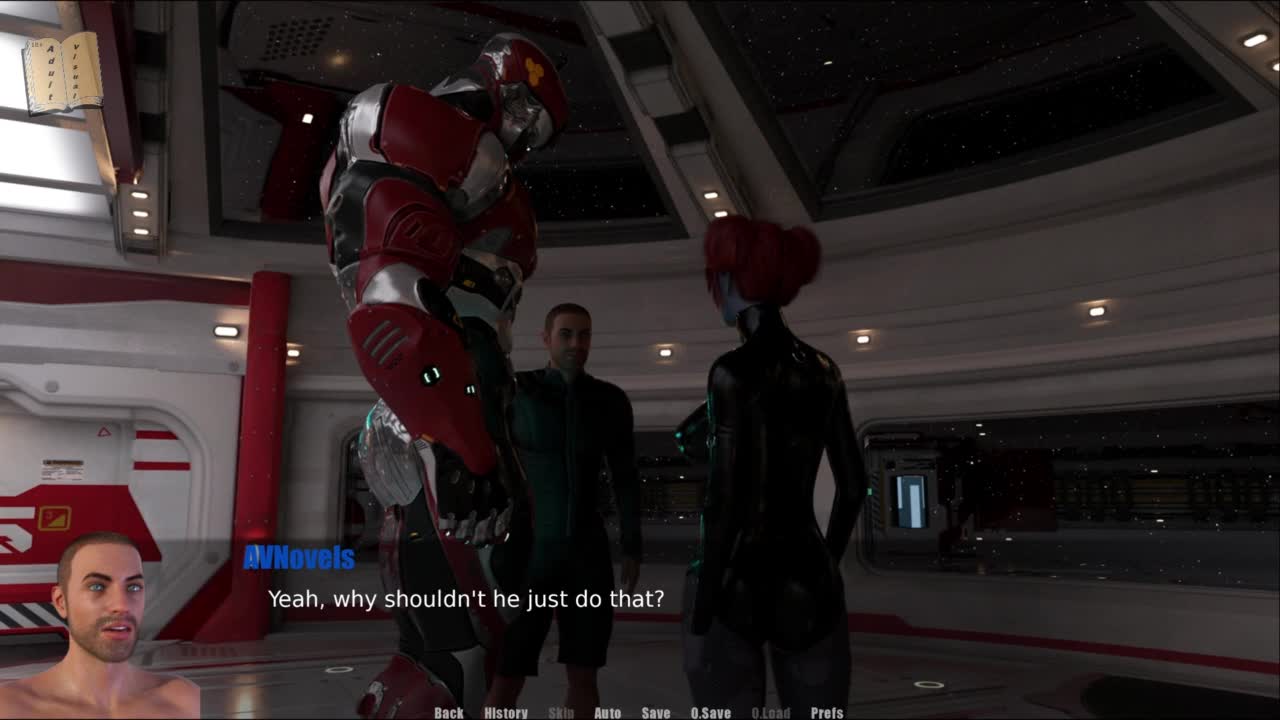Toggle Skip mode in the quick menu
This screenshot has height=720, width=1280.
(x=561, y=712)
